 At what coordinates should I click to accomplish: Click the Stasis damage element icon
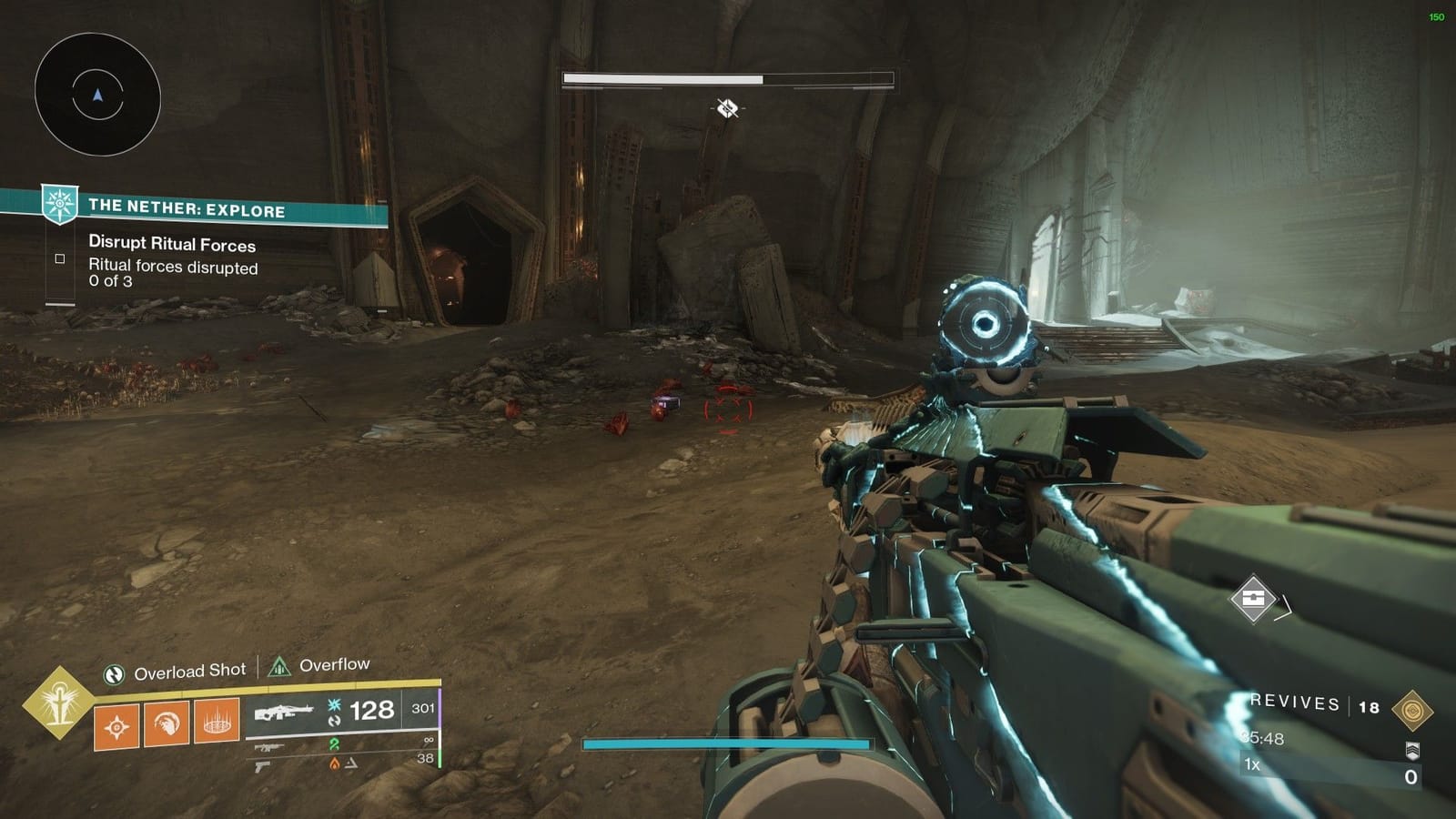tap(333, 705)
